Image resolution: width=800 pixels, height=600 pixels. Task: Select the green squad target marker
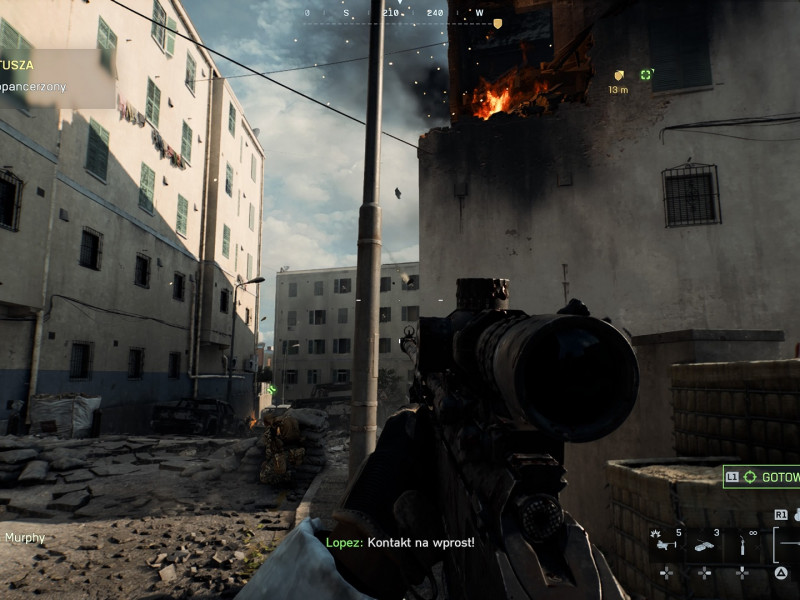click(x=646, y=74)
